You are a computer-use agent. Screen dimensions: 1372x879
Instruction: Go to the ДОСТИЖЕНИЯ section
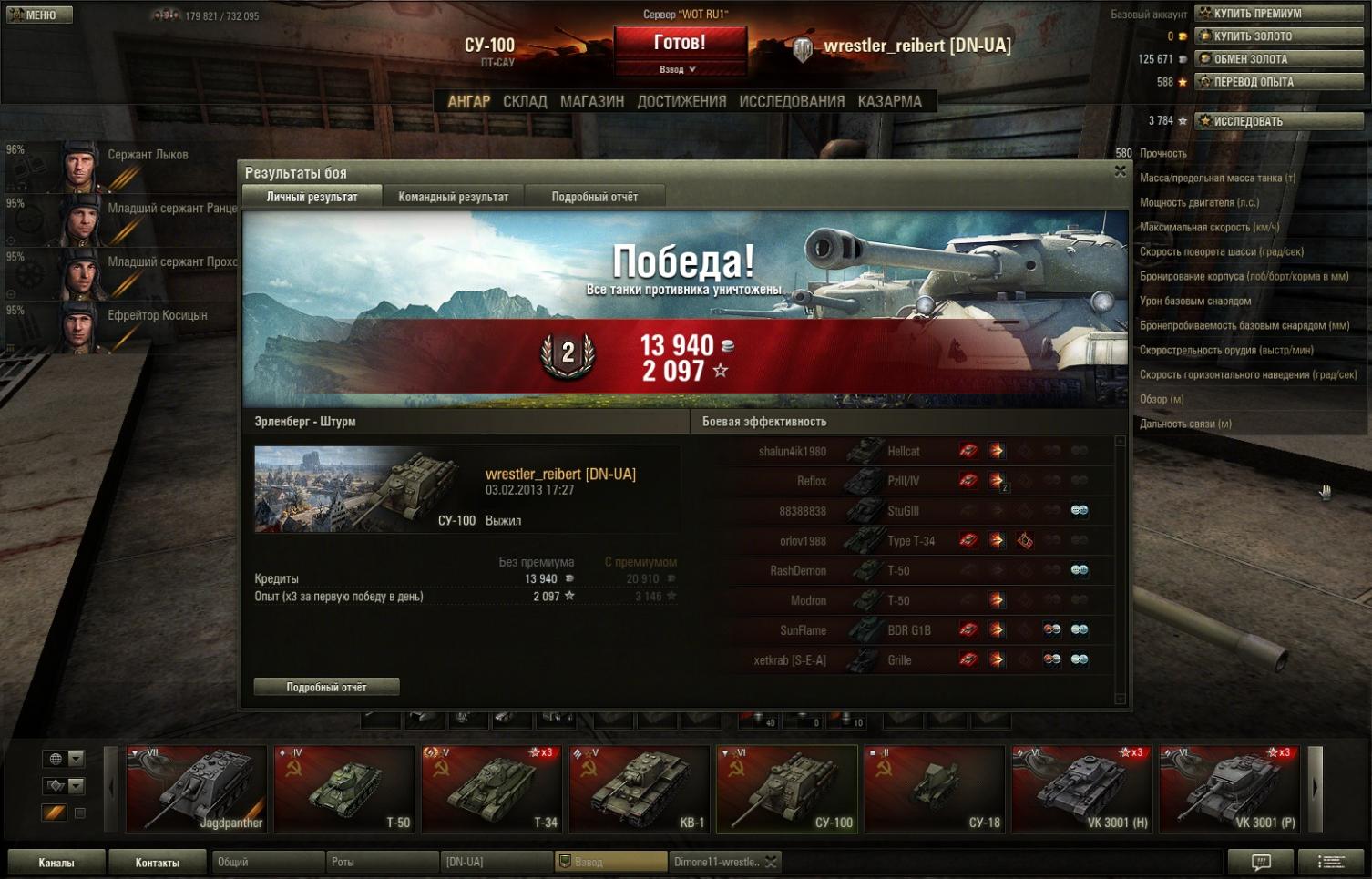(681, 101)
